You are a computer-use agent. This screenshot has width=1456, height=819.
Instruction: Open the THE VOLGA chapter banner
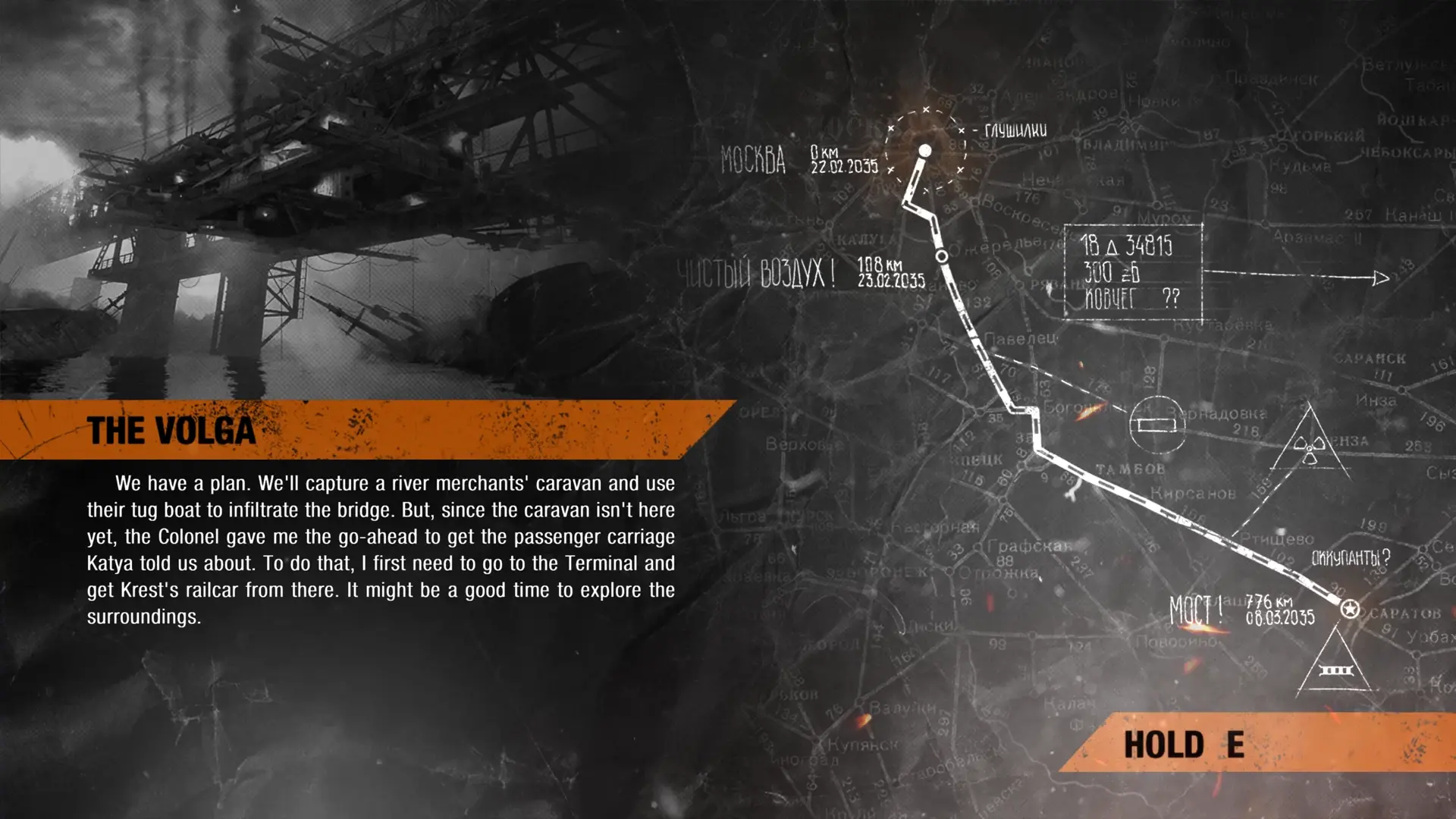click(172, 430)
